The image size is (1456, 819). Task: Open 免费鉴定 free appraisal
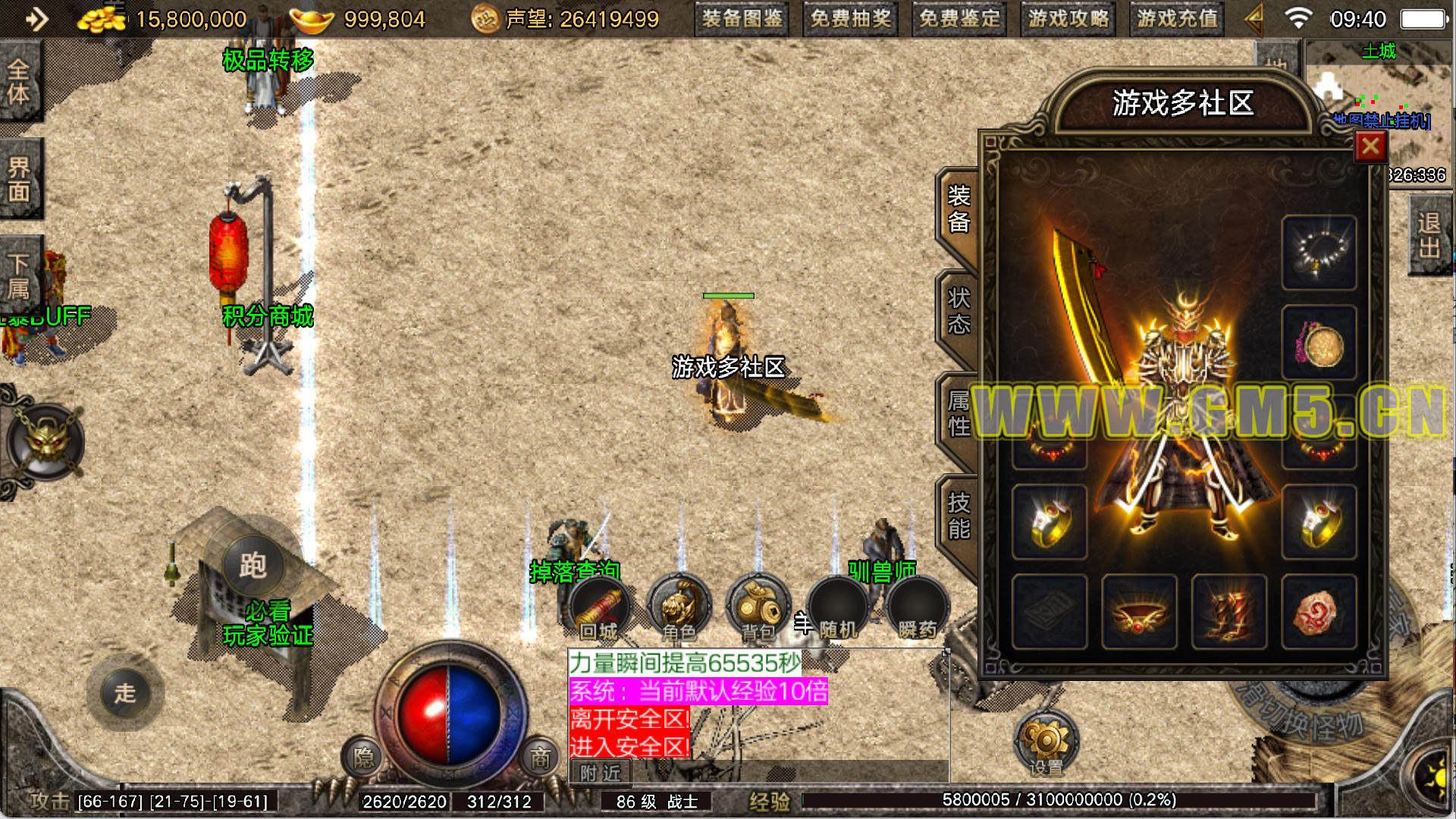(x=959, y=19)
